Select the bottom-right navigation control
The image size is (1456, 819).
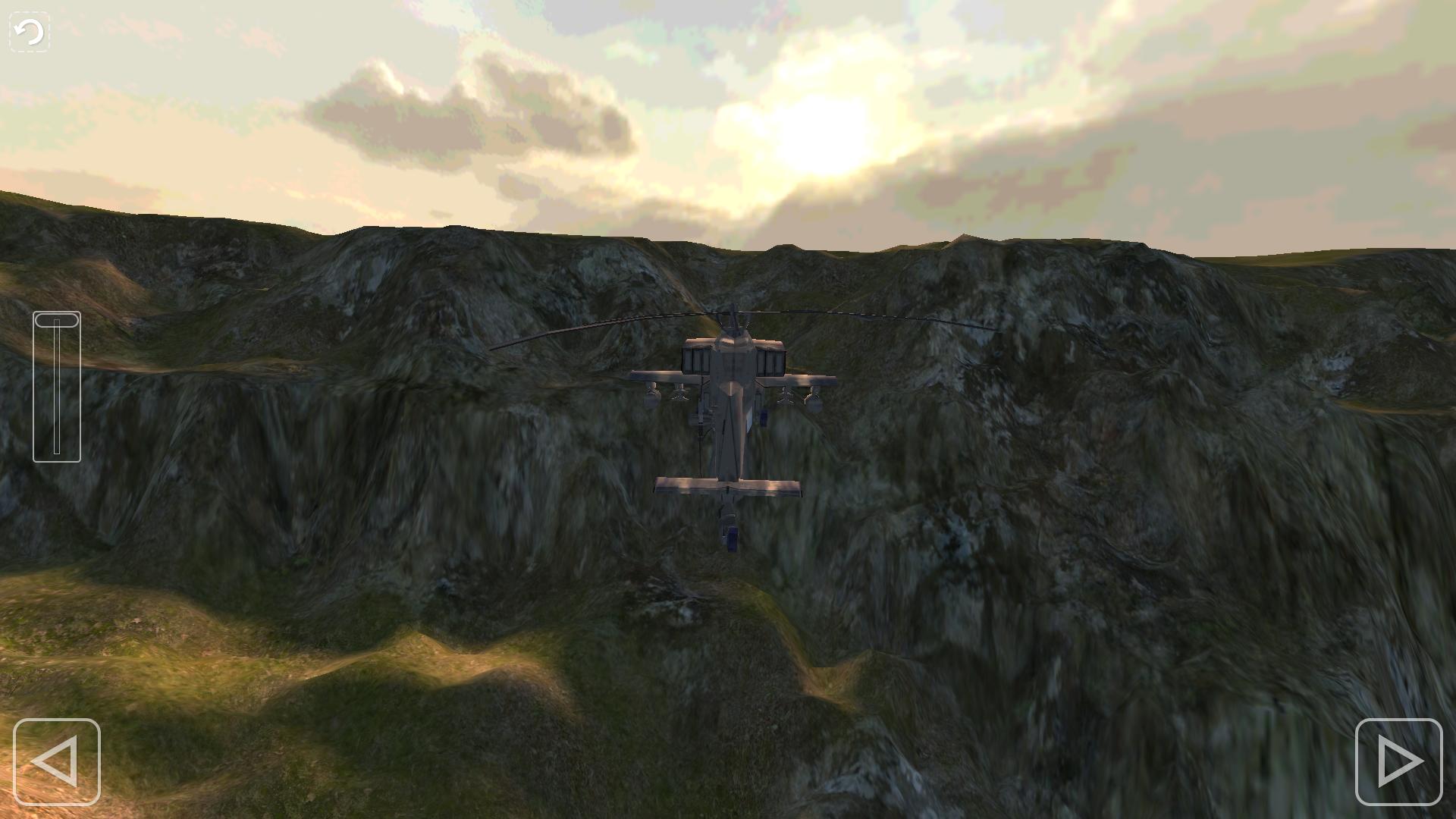pyautogui.click(x=1399, y=761)
